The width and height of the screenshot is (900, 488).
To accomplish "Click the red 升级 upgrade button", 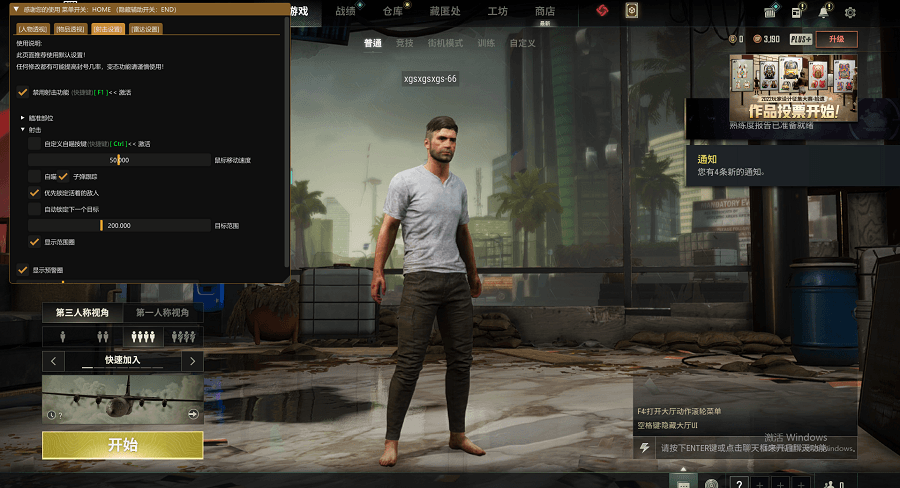I will click(x=836, y=39).
